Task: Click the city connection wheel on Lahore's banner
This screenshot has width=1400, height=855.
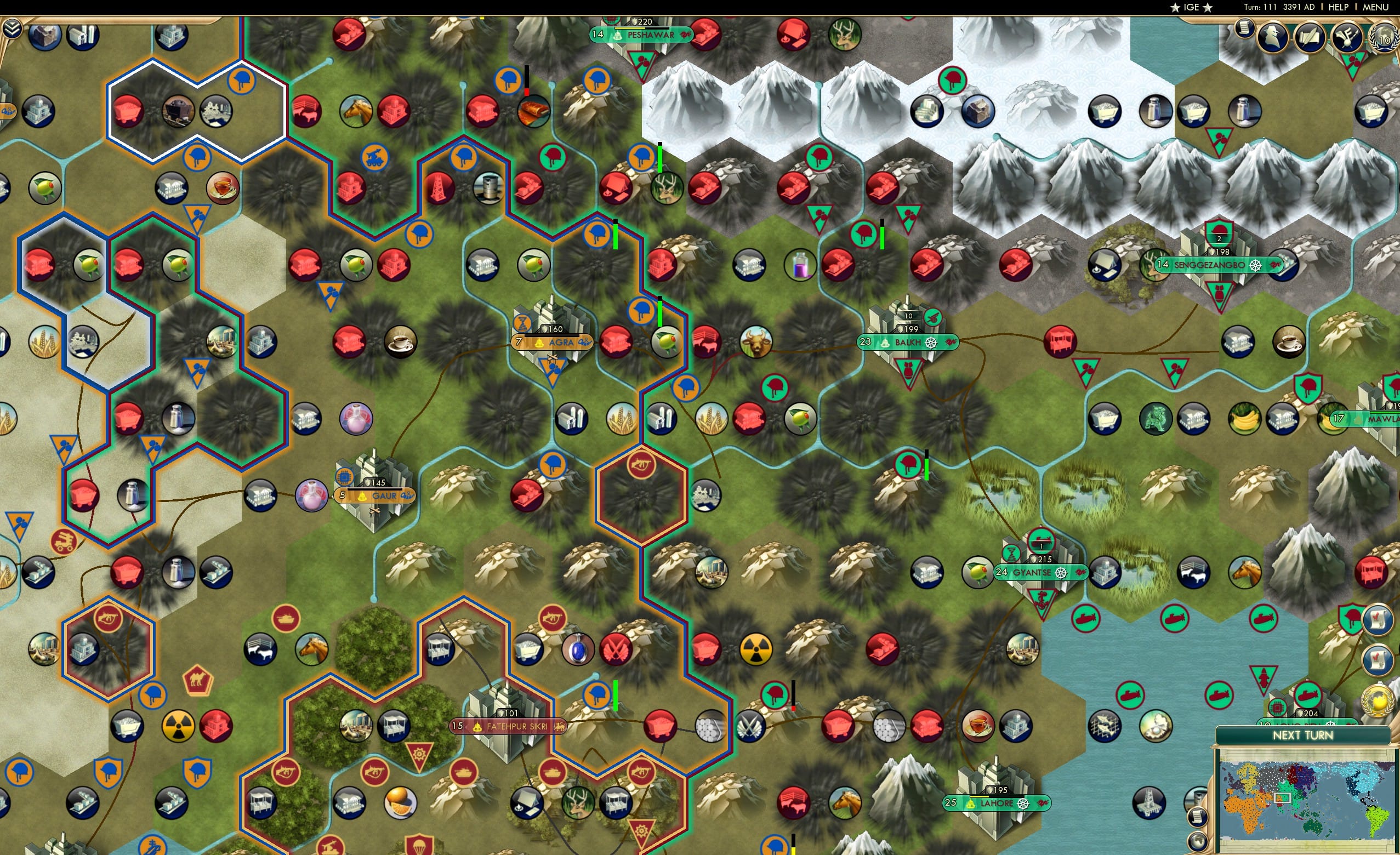Action: click(x=1024, y=803)
